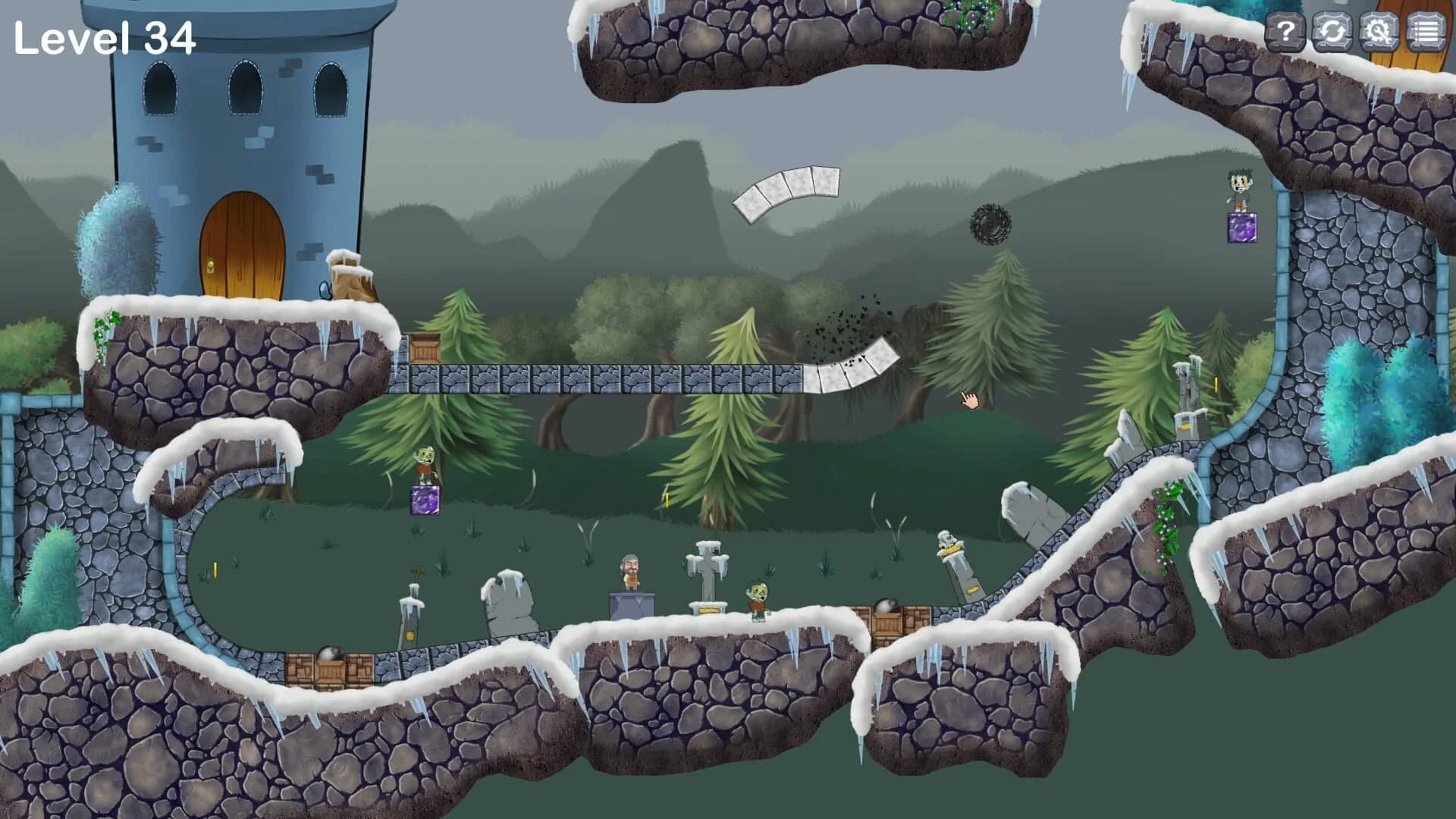The height and width of the screenshot is (819, 1456).
Task: Click the scroll list icon
Action: tap(1426, 32)
